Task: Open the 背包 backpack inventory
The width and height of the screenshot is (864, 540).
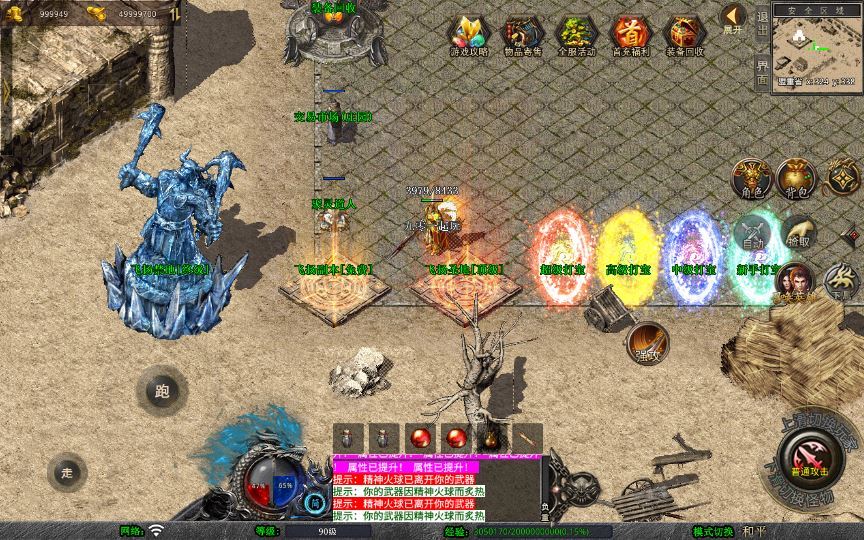Action: [798, 179]
